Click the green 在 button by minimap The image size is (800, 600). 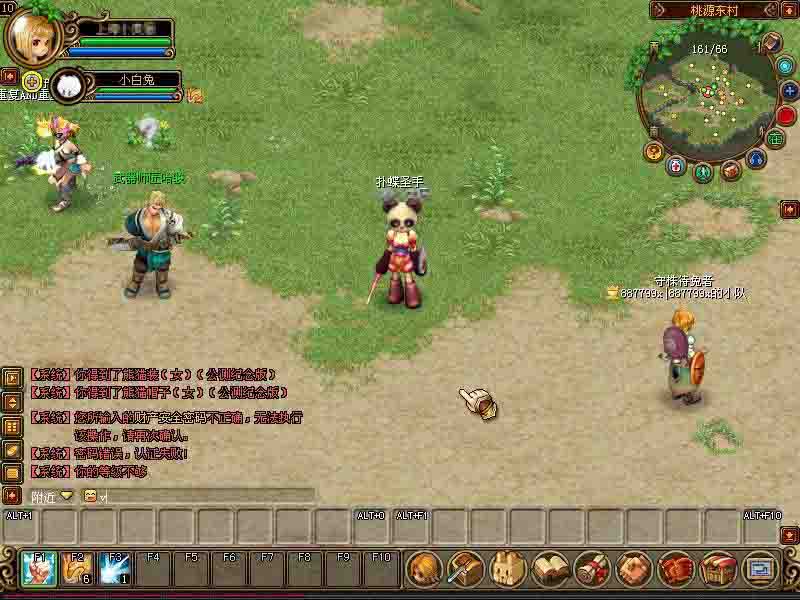(775, 139)
